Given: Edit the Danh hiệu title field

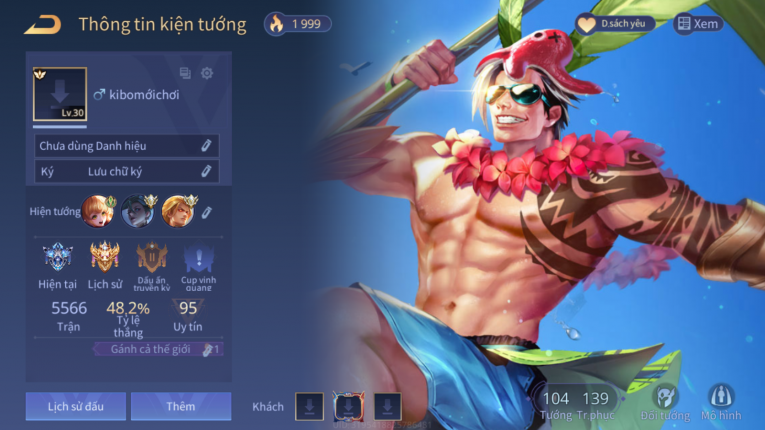Looking at the screenshot, I should (x=206, y=146).
